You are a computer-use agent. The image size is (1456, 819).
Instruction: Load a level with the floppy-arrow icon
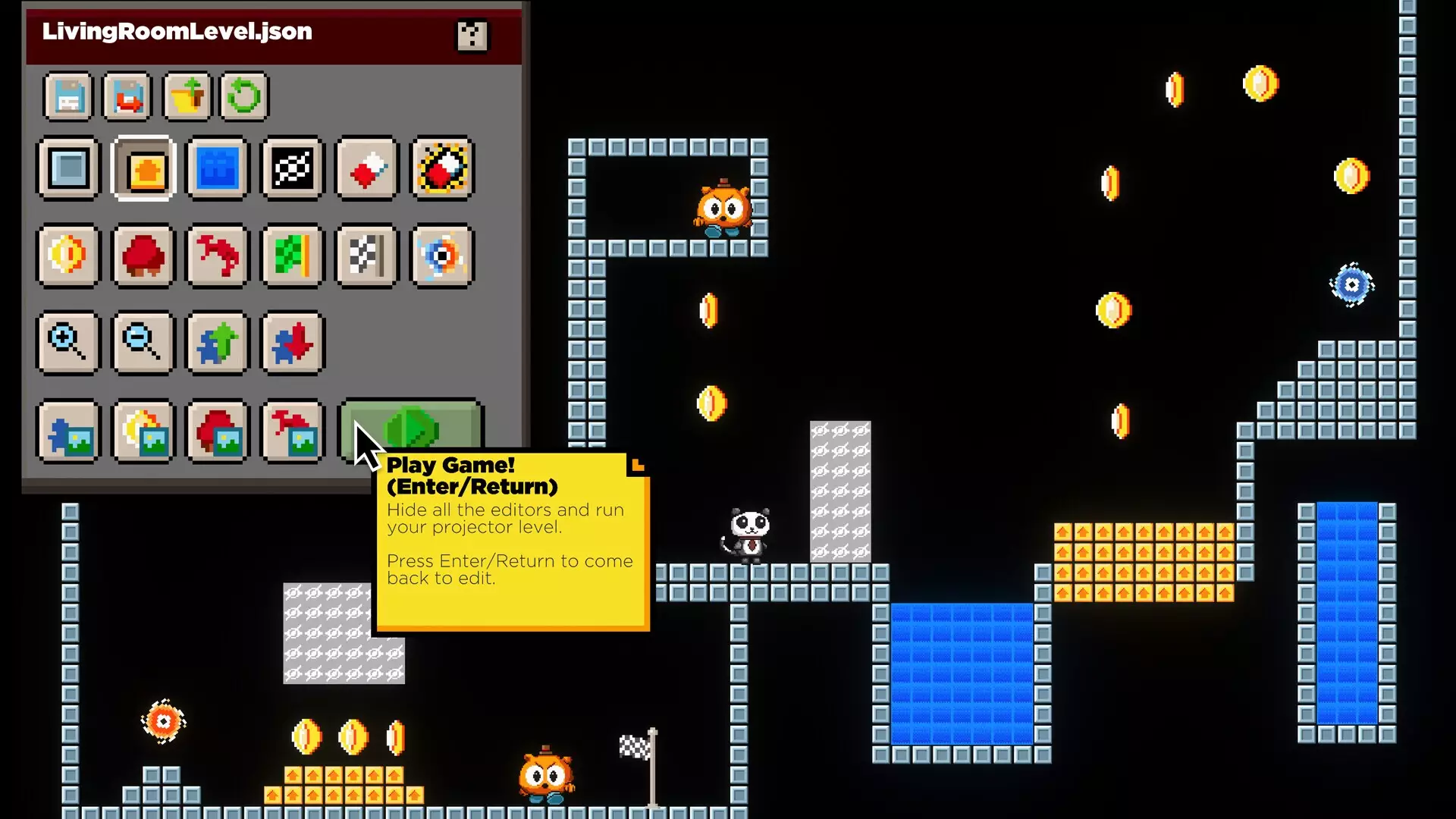pyautogui.click(x=127, y=96)
